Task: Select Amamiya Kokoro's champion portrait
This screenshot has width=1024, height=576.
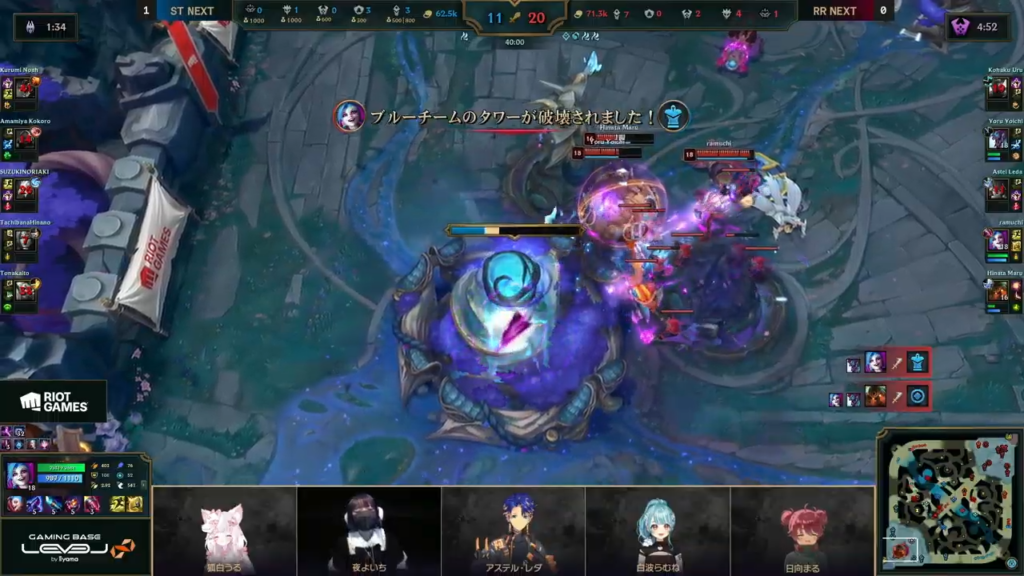Action: [x=25, y=141]
